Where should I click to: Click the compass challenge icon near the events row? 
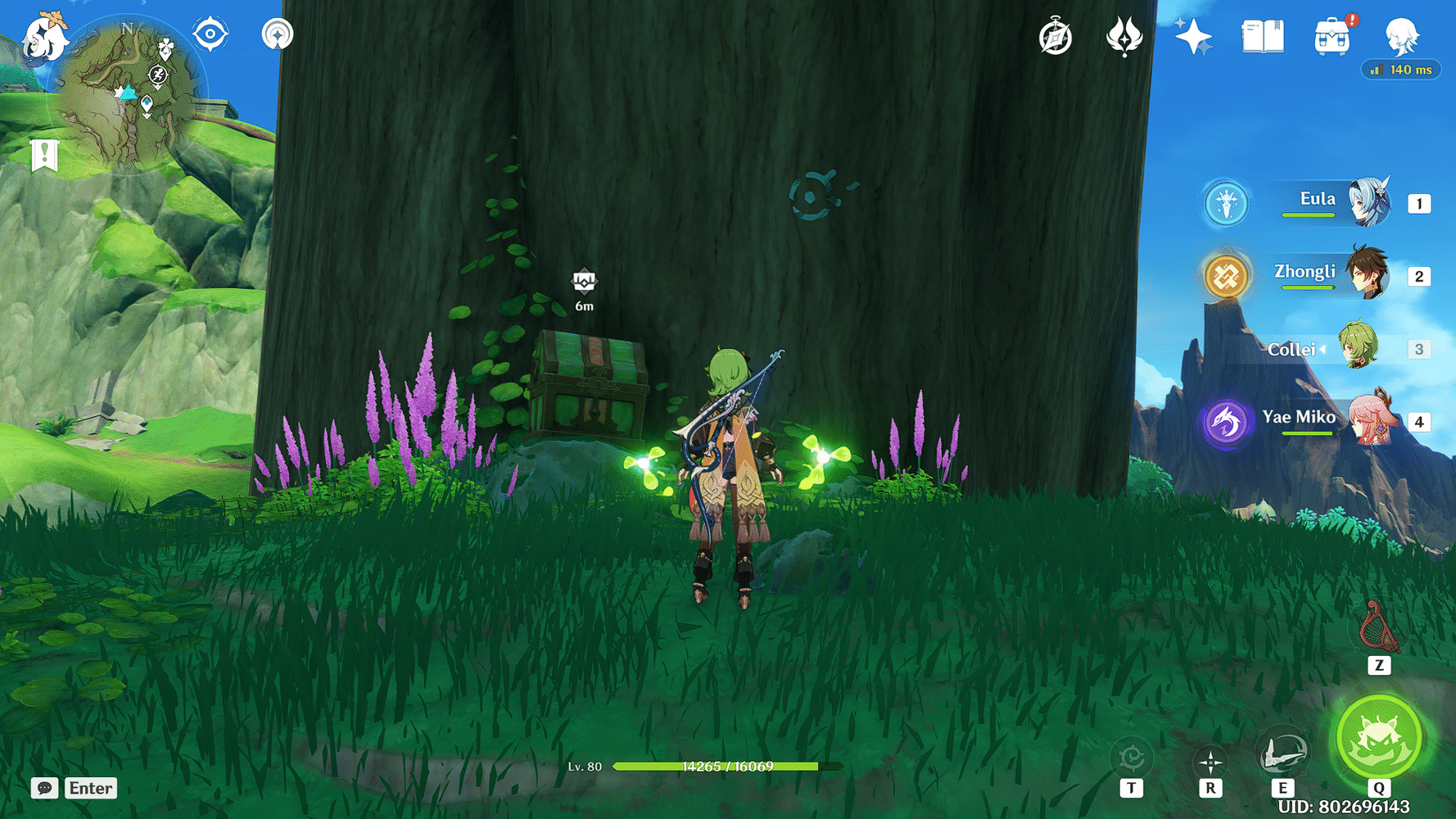[x=1055, y=36]
